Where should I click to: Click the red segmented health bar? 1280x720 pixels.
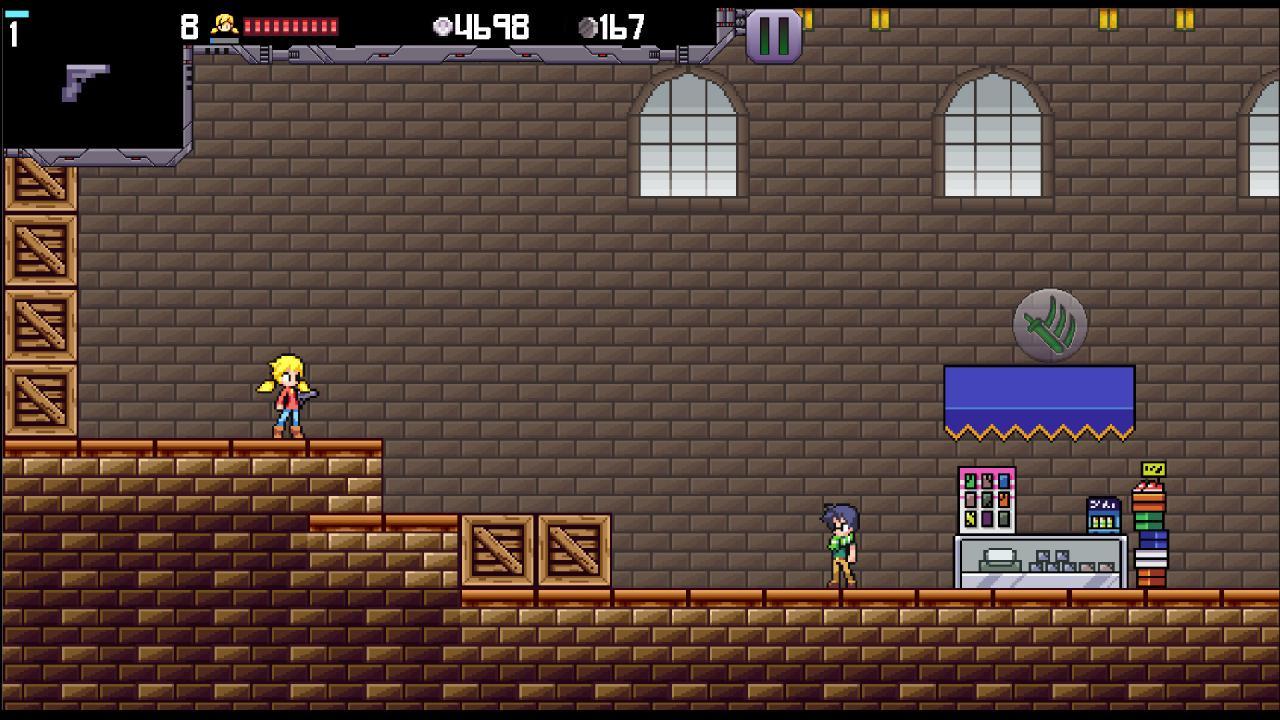point(291,24)
